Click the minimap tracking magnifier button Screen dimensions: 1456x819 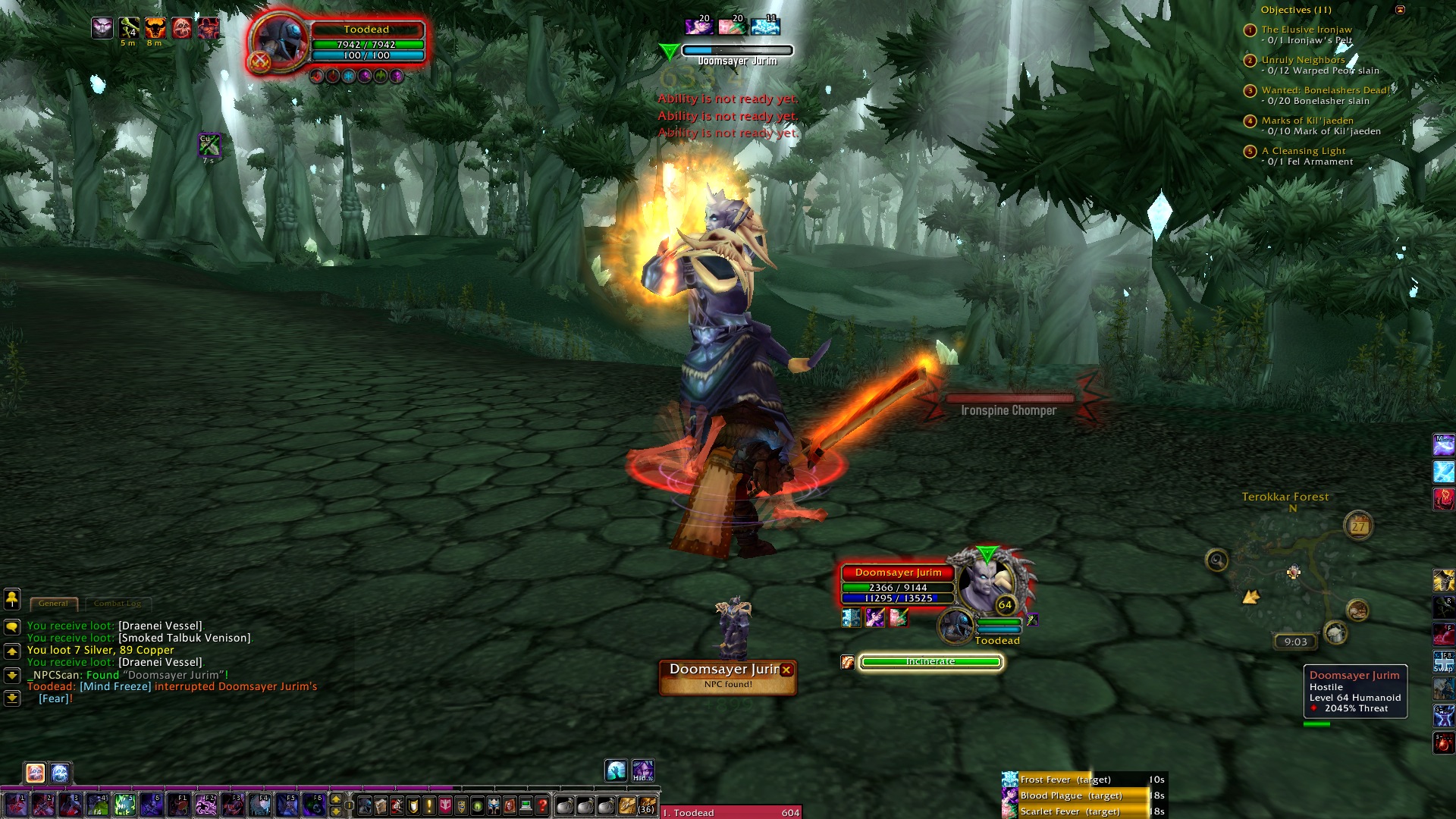click(1217, 560)
